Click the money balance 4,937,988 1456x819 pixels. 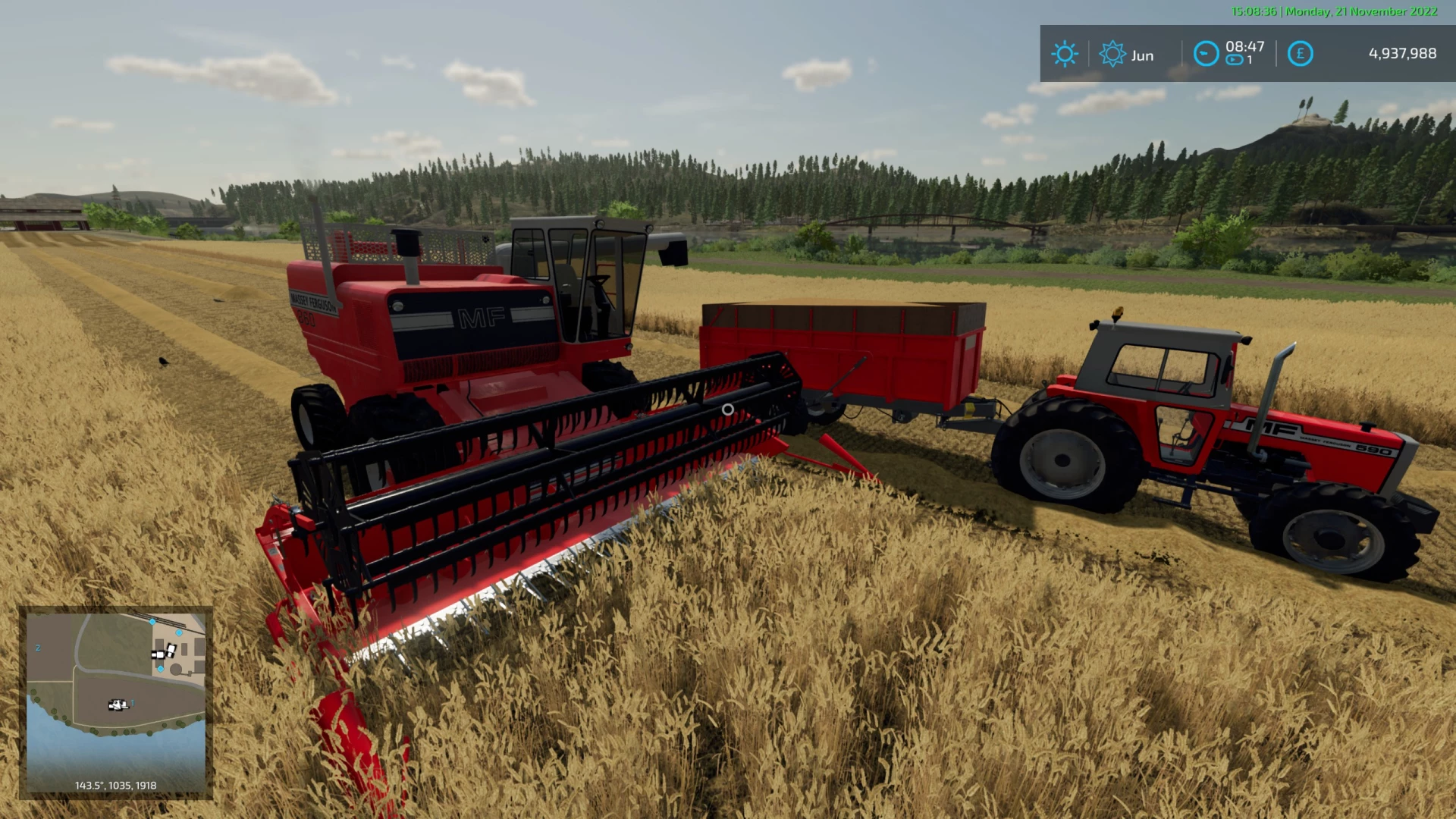(x=1402, y=53)
